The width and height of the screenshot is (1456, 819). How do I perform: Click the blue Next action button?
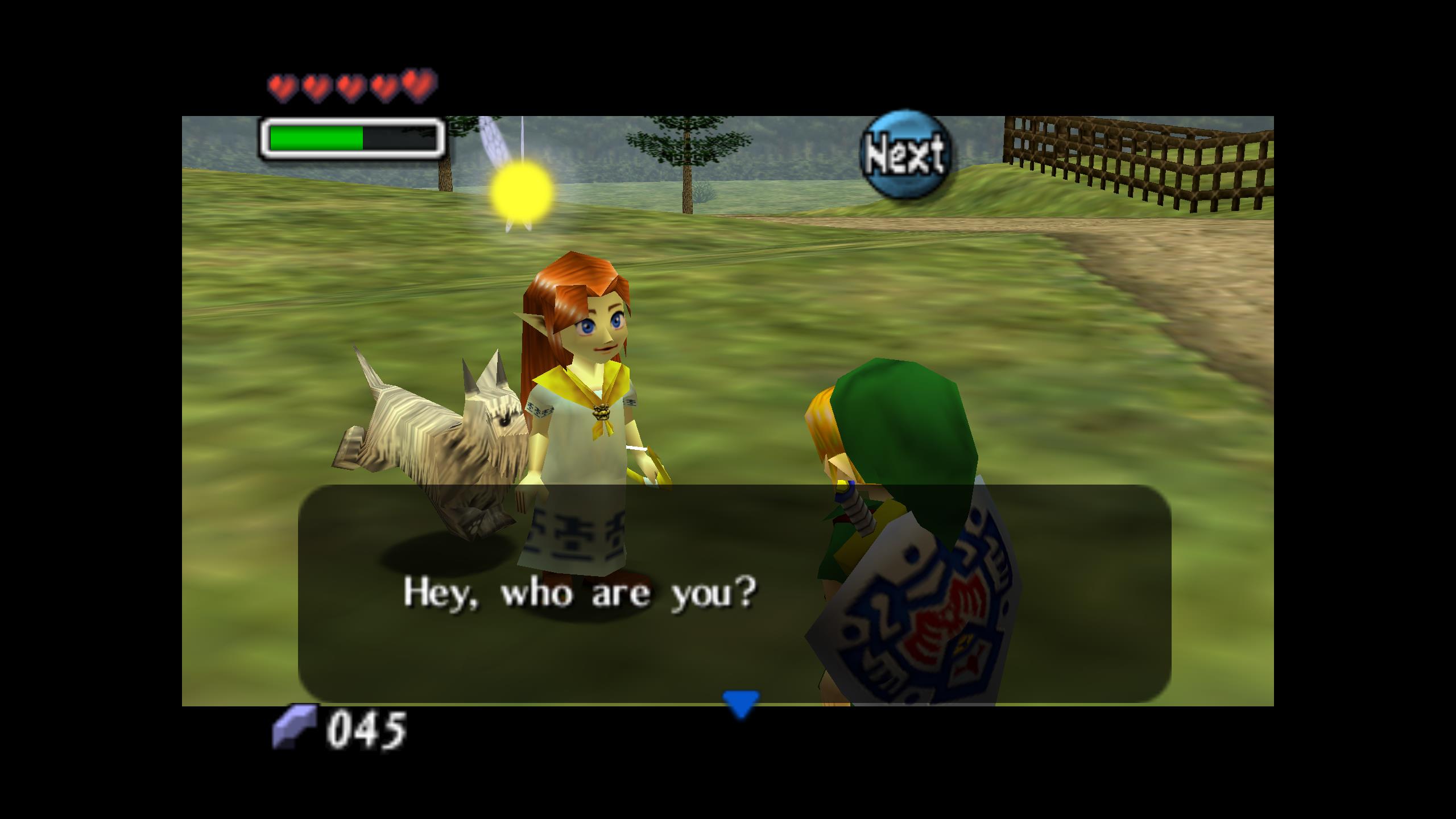coord(905,155)
